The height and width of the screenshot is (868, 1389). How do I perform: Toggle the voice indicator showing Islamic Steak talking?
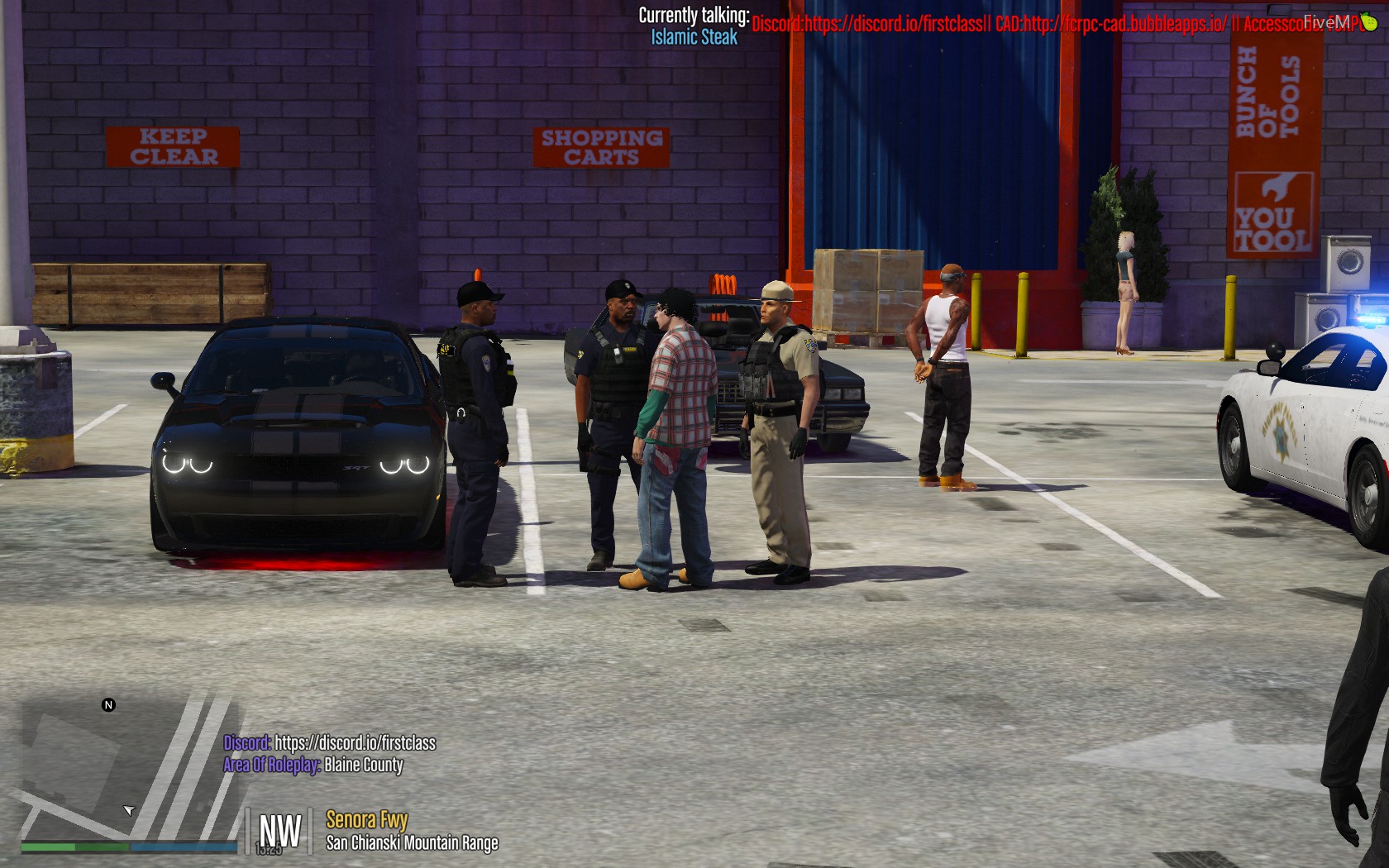693,36
